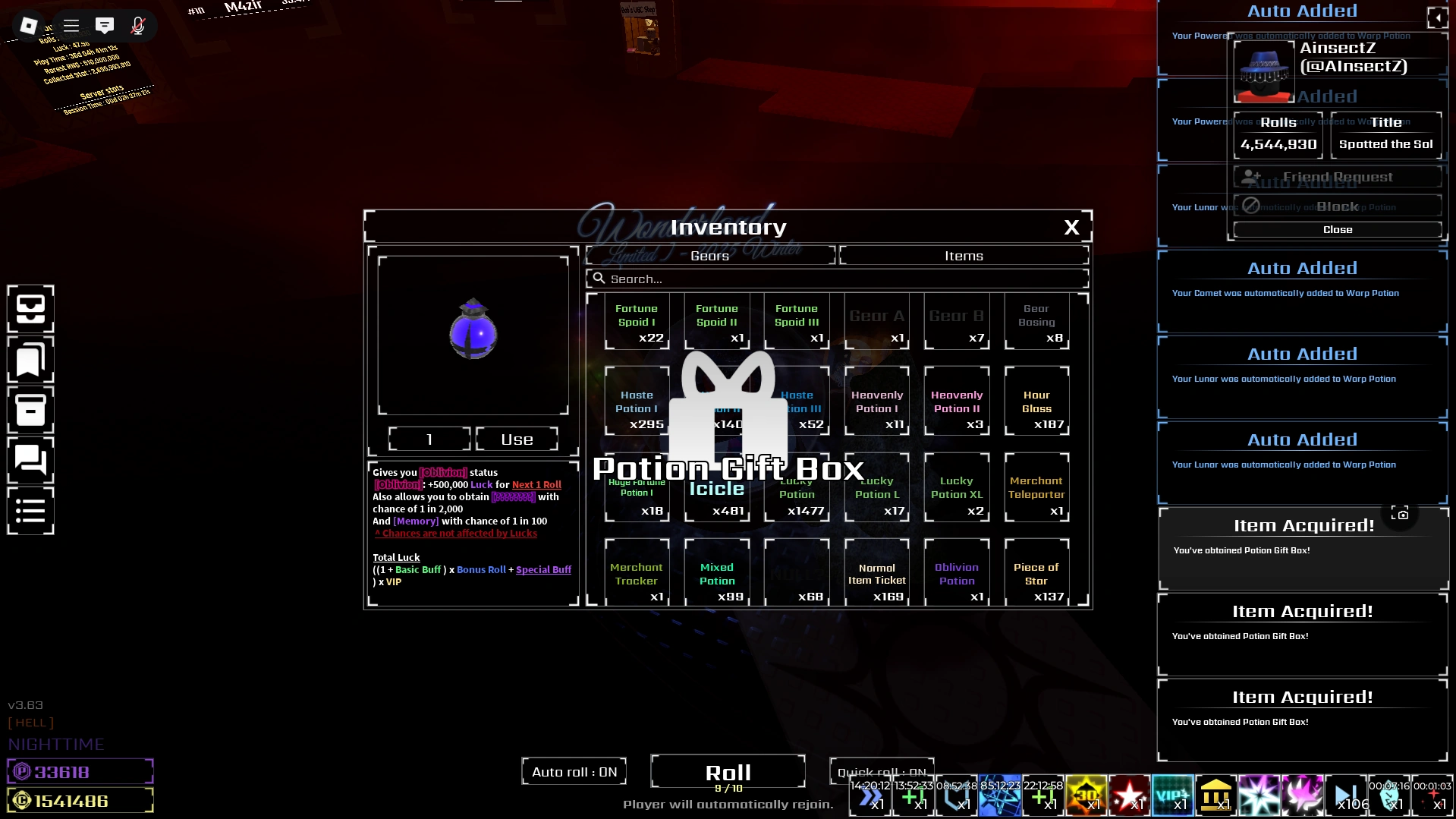Image resolution: width=1456 pixels, height=819 pixels.
Task: Expand Roblox chat with the speech bubble icon
Action: coord(105,25)
